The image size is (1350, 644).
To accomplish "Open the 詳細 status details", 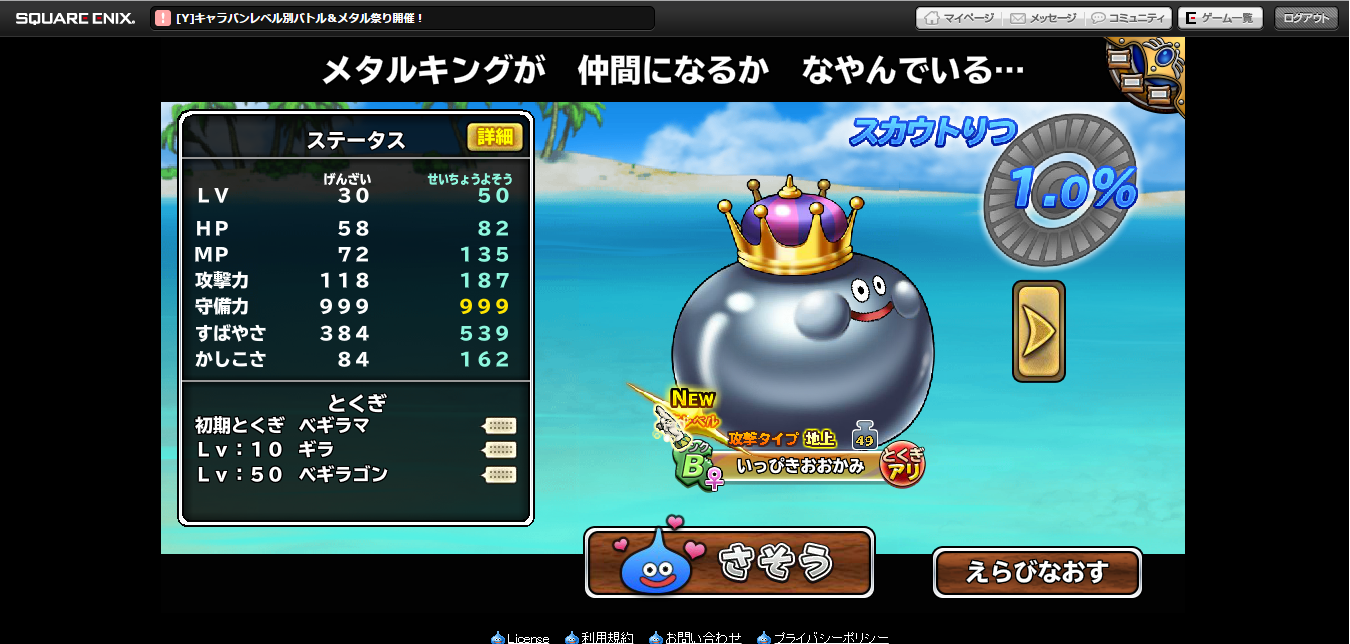I will [495, 137].
